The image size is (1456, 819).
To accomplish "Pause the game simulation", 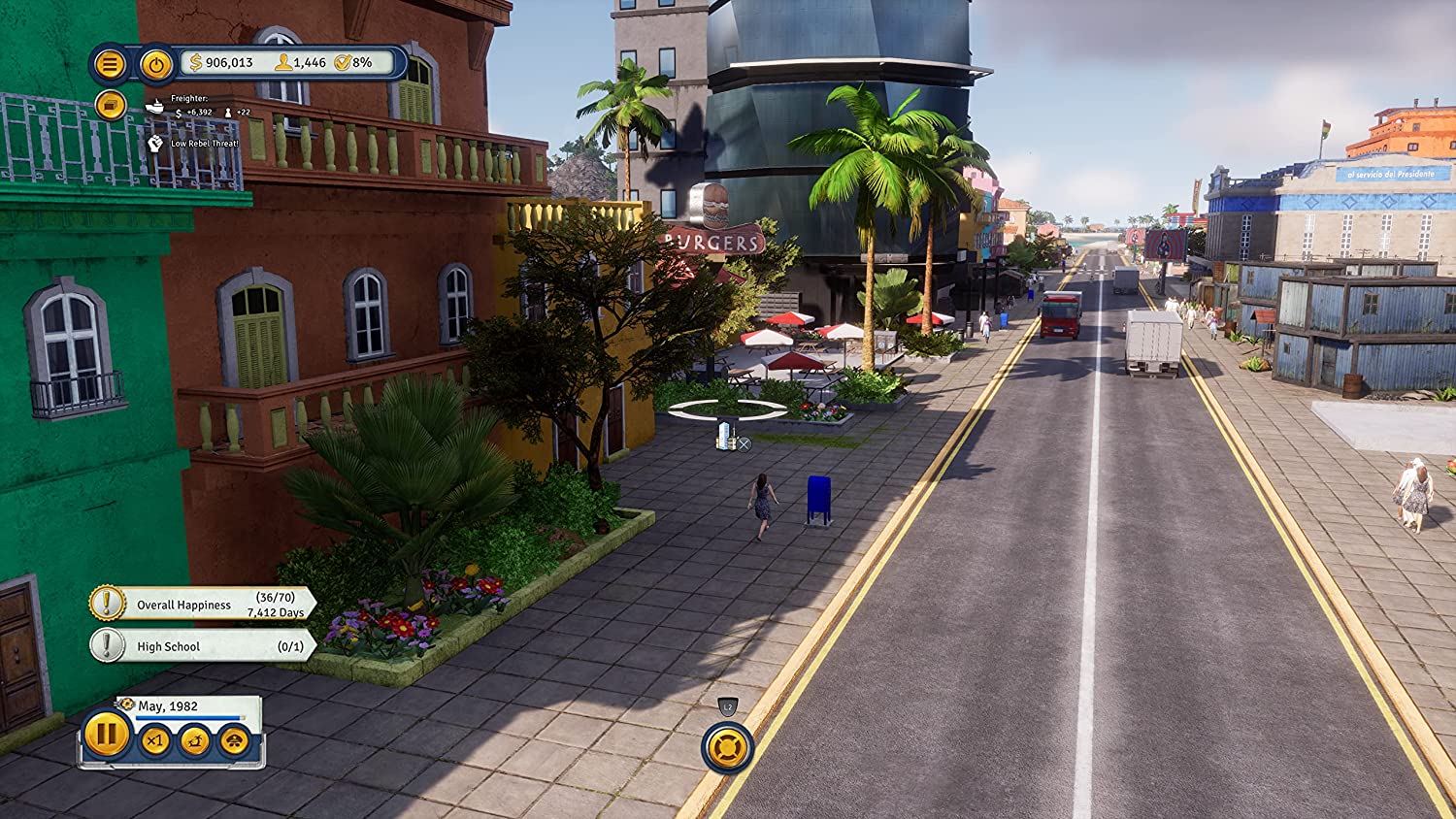I will point(106,735).
